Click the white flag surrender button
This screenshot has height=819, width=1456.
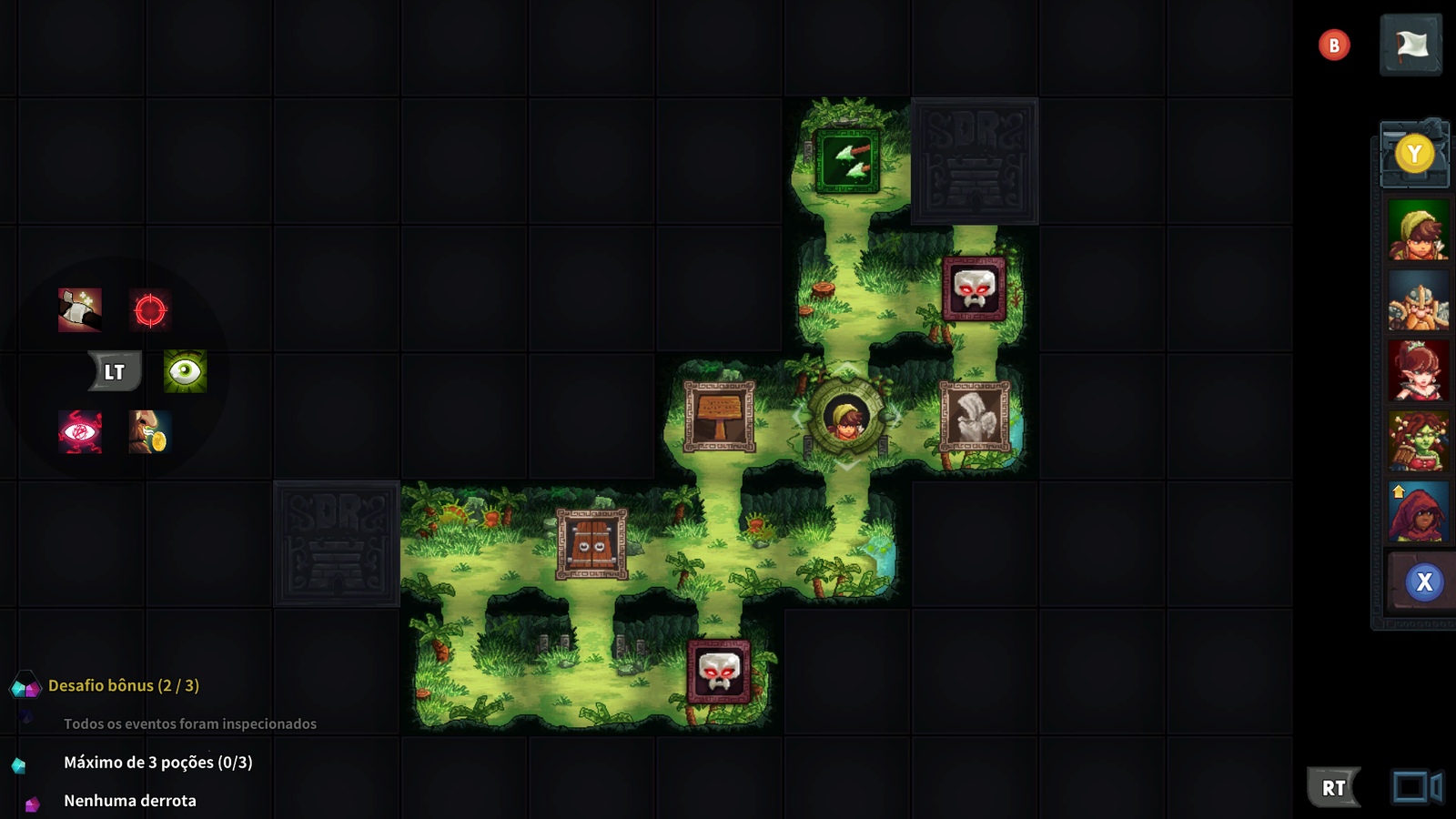[x=1410, y=45]
